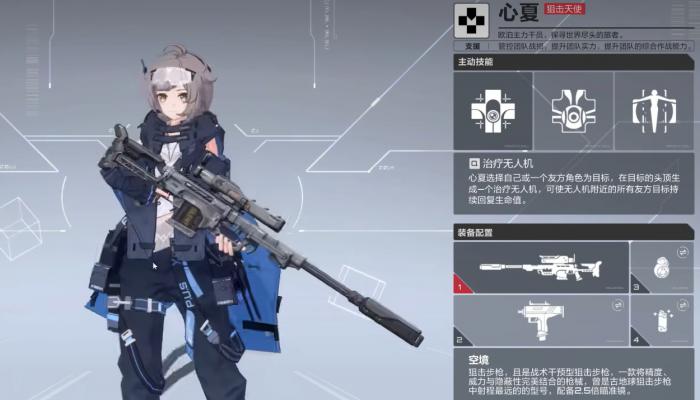This screenshot has height=400, width=700.
Task: Choose the sniper rifle in slot 1
Action: coord(541,268)
